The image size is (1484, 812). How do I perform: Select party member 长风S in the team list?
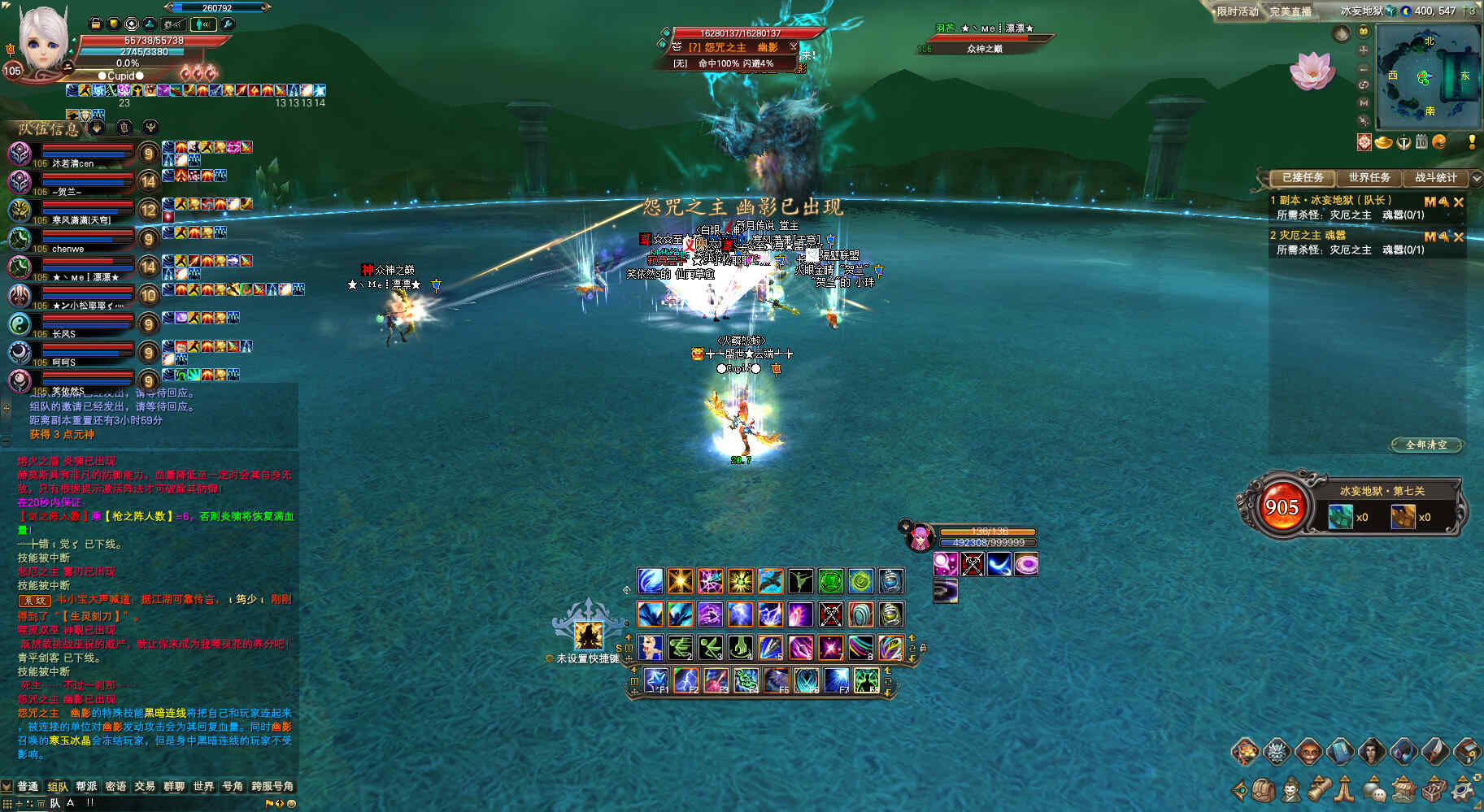(x=20, y=324)
